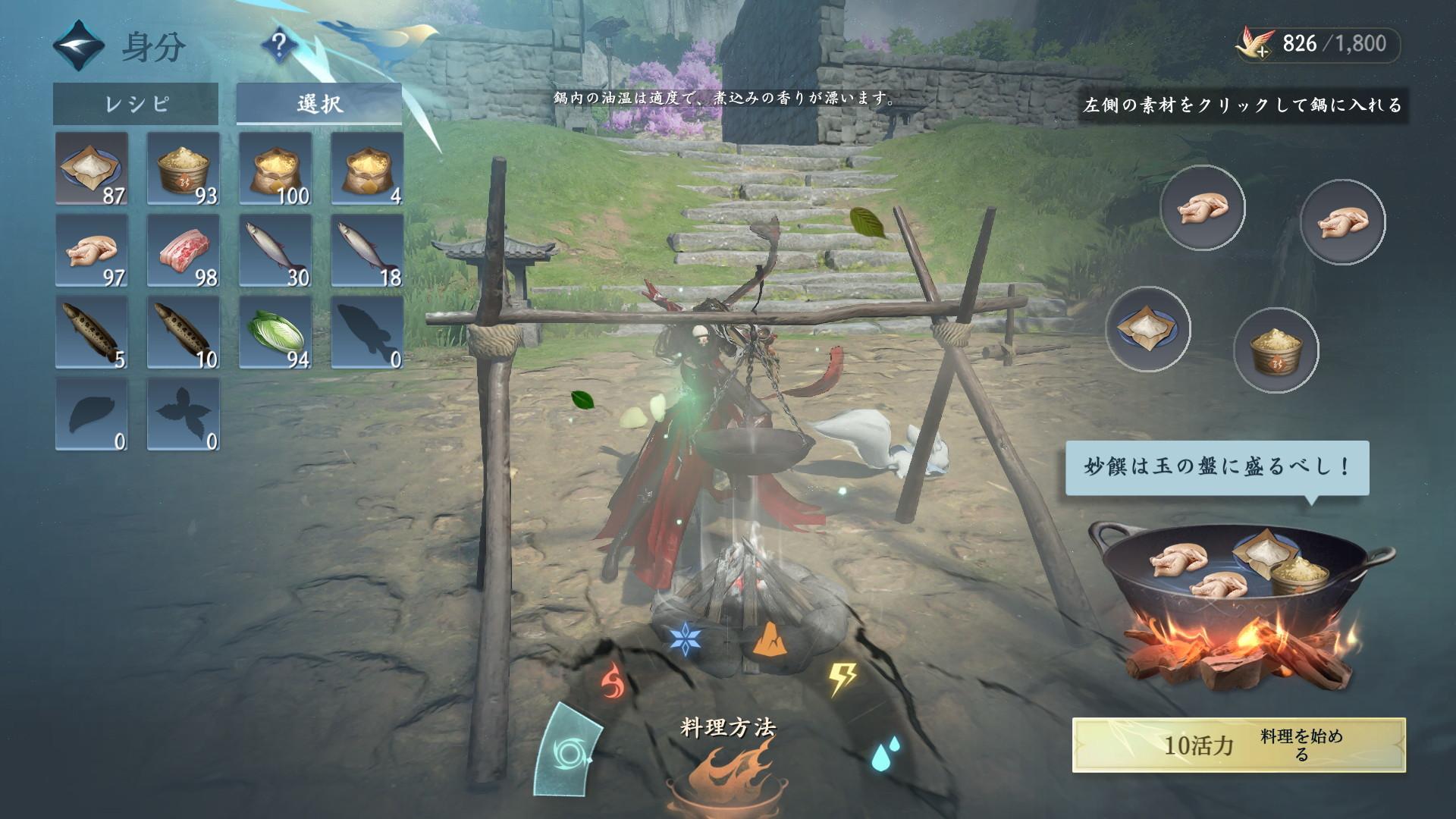Choose the wind swirl cooking method

(x=567, y=751)
